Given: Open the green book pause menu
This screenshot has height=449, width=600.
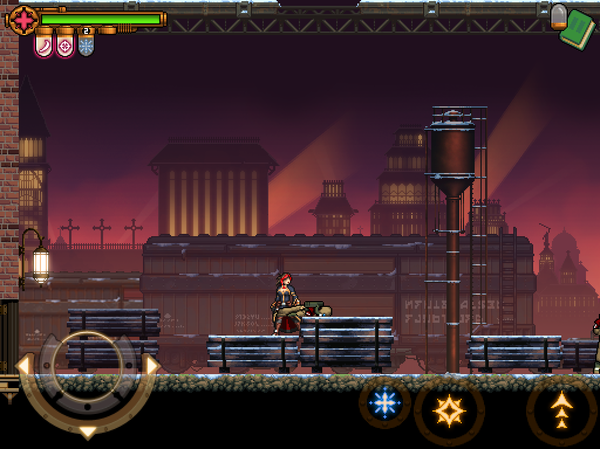Looking at the screenshot, I should click(x=577, y=30).
